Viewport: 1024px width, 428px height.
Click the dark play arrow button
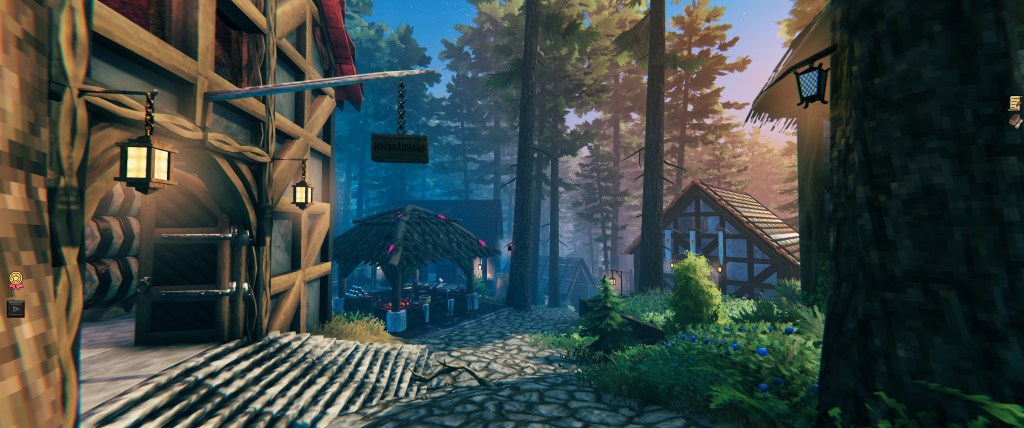tap(15, 308)
